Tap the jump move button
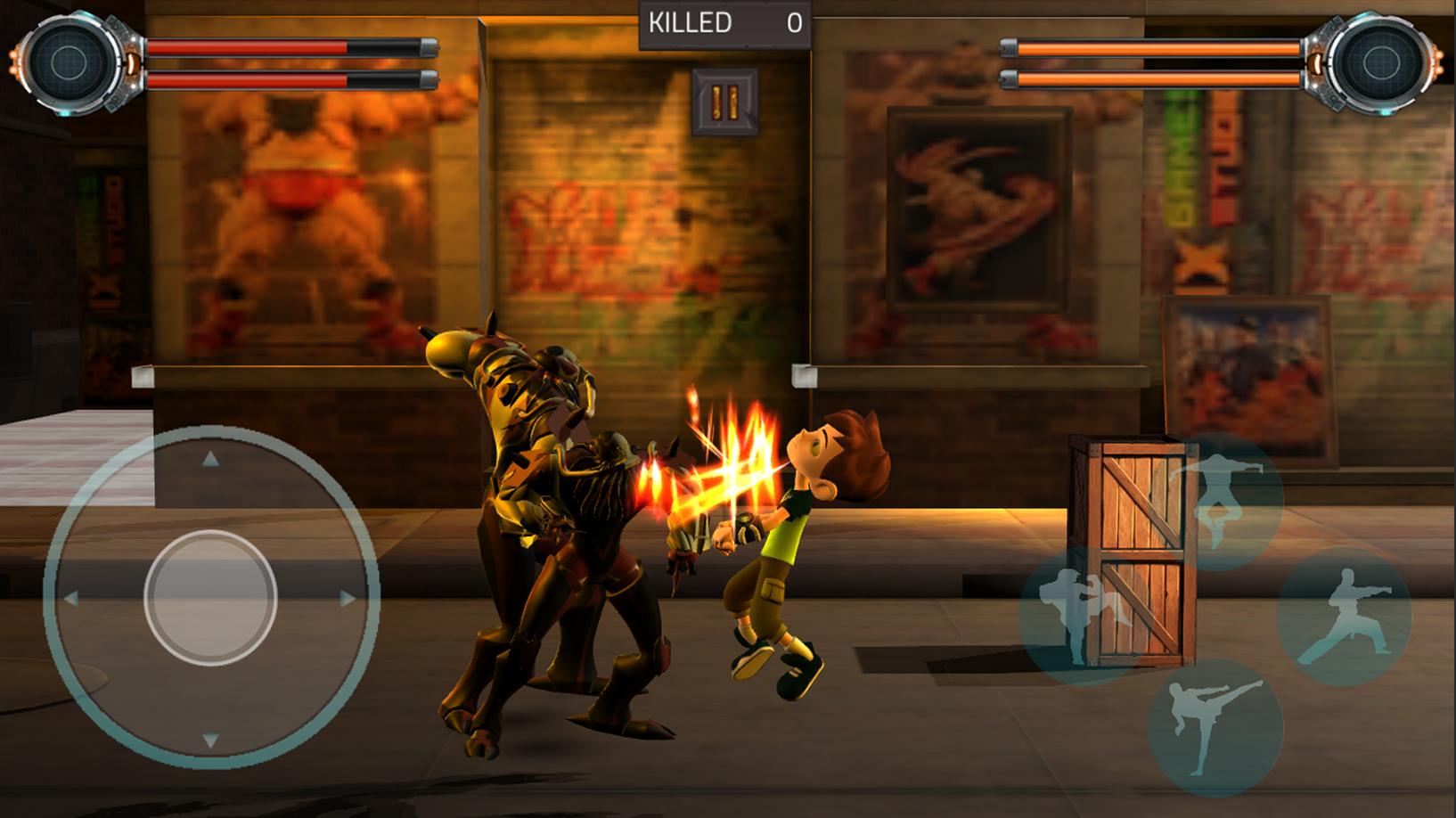 (1215, 501)
